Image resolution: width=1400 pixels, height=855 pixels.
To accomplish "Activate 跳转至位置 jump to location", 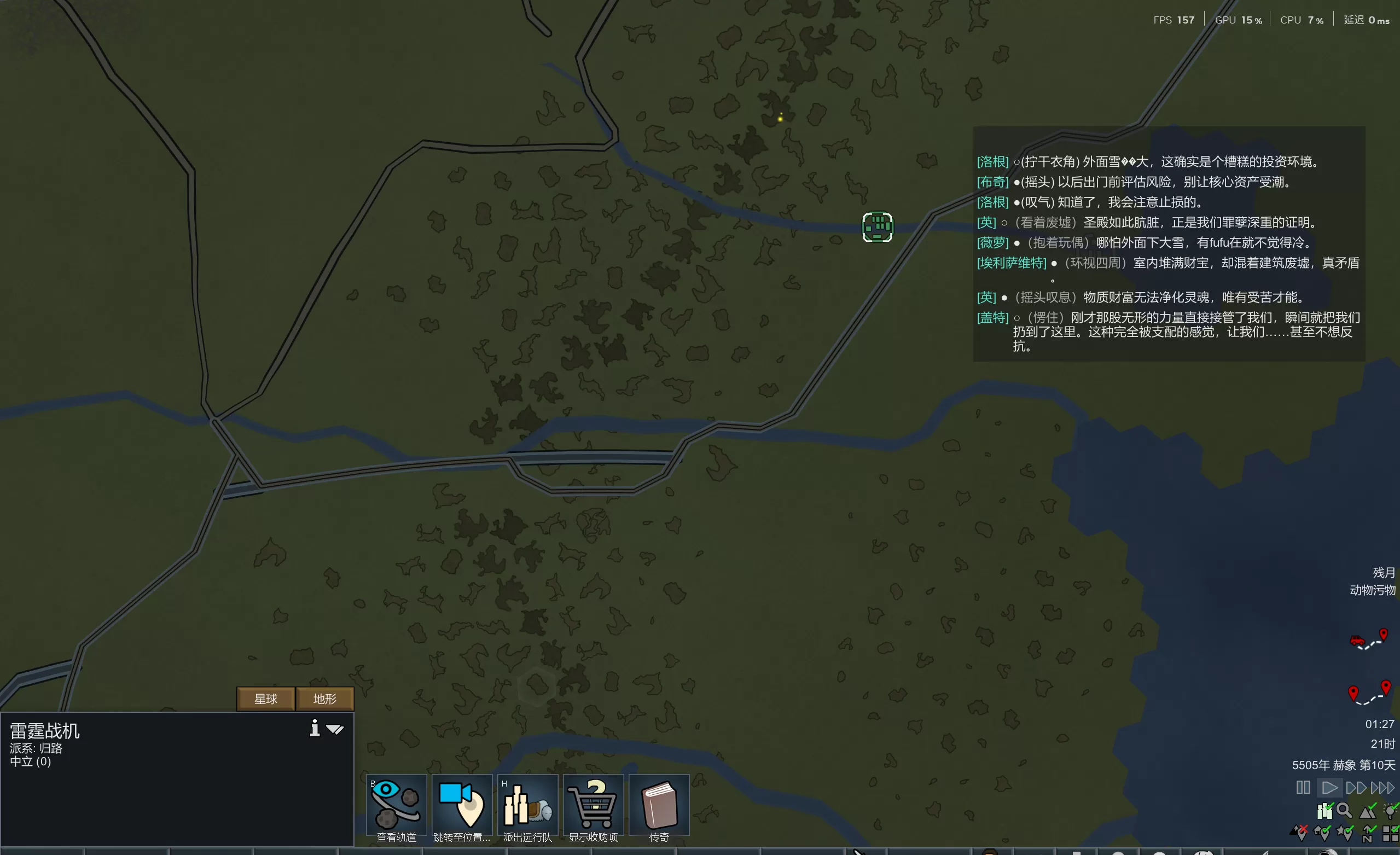I will 462,806.
